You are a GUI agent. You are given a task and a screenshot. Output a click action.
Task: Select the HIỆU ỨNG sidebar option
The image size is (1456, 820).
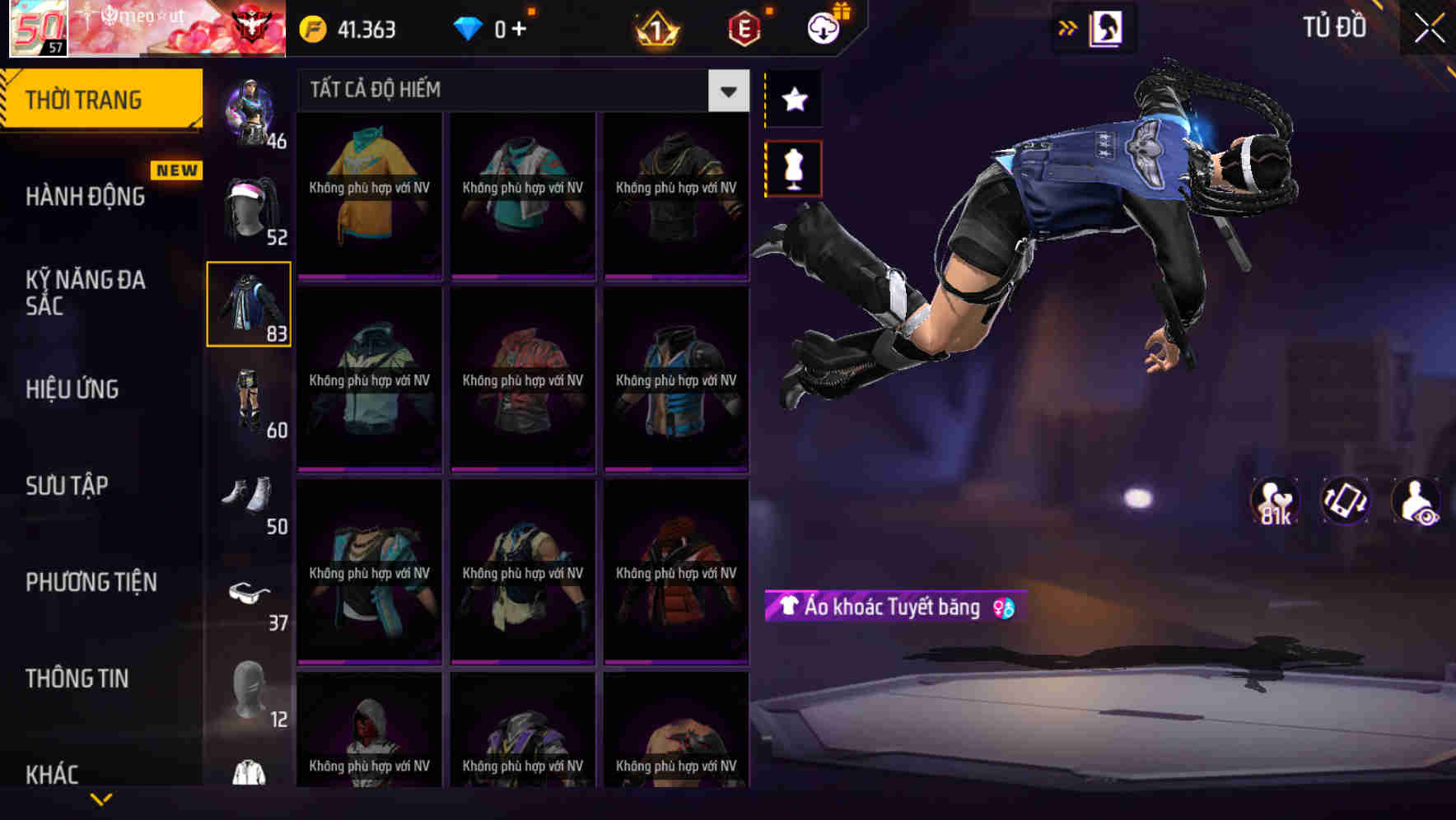pos(72,389)
